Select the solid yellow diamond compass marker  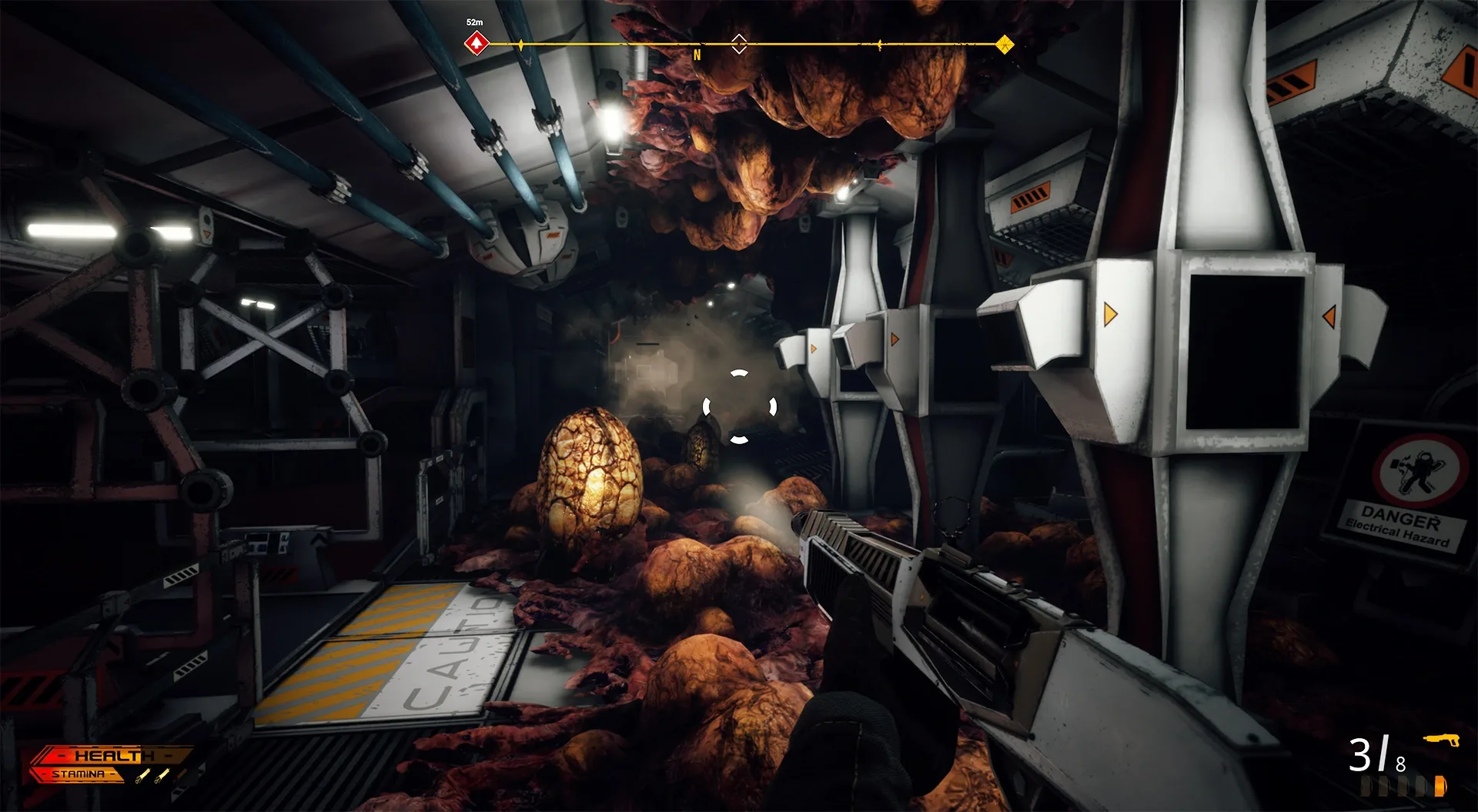click(1004, 45)
